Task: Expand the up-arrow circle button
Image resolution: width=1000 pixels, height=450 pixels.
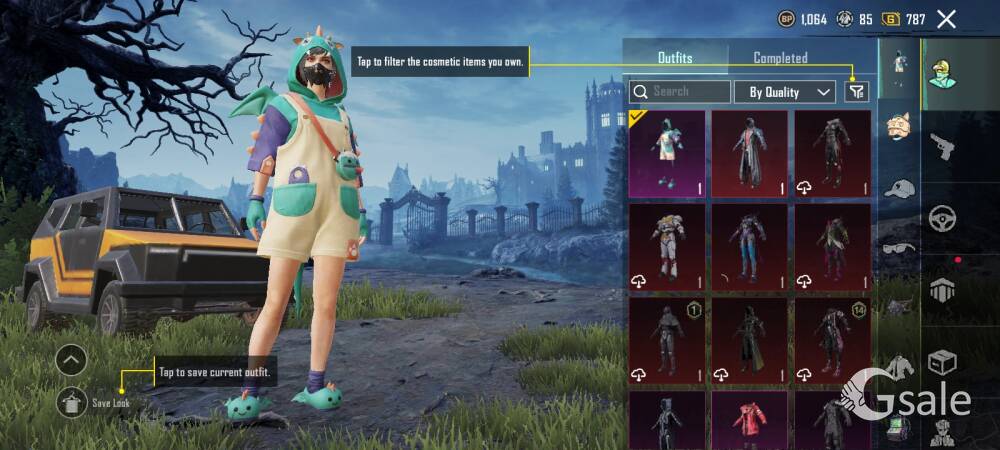Action: [71, 360]
